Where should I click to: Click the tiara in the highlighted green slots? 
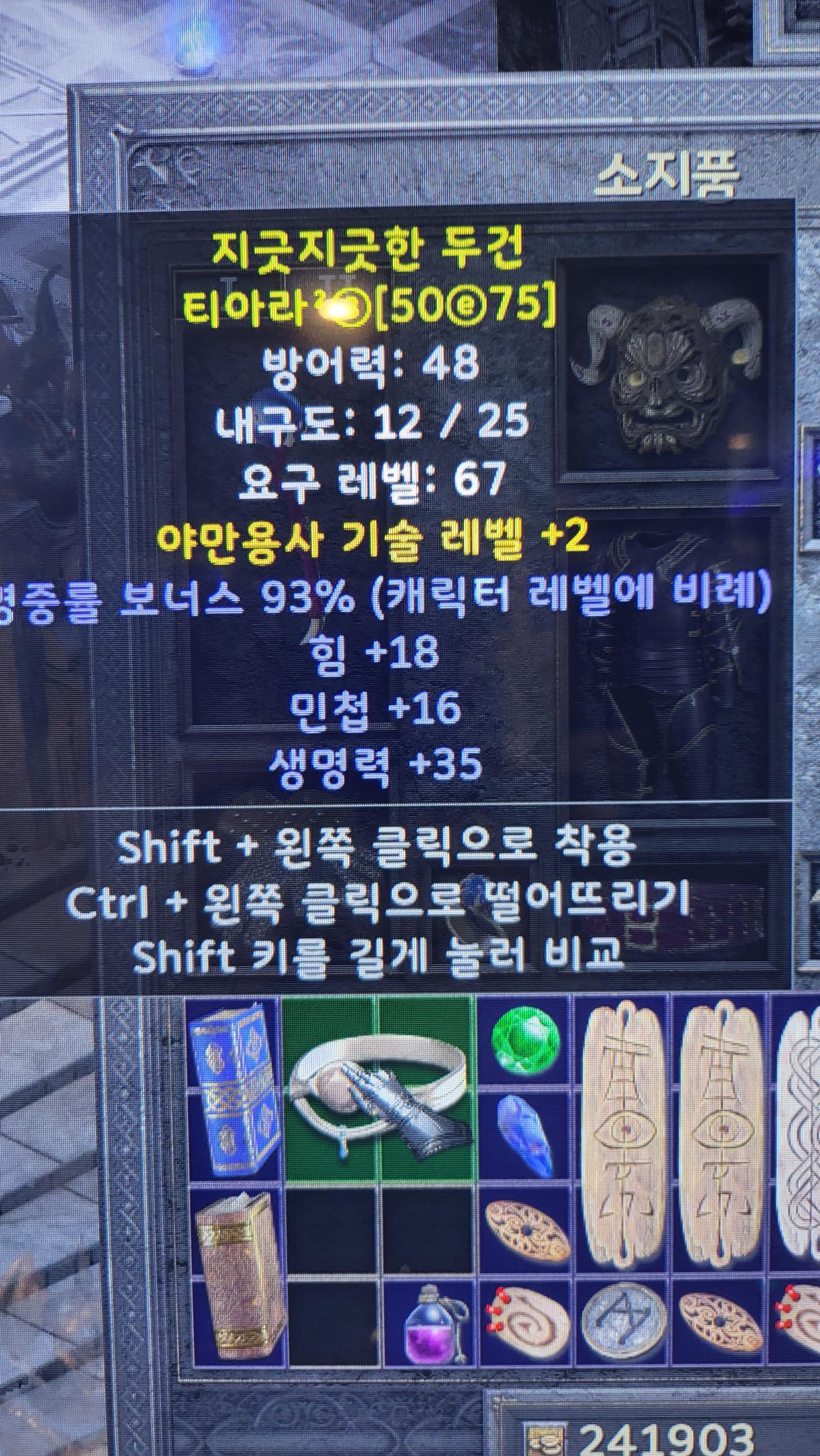tap(378, 1087)
